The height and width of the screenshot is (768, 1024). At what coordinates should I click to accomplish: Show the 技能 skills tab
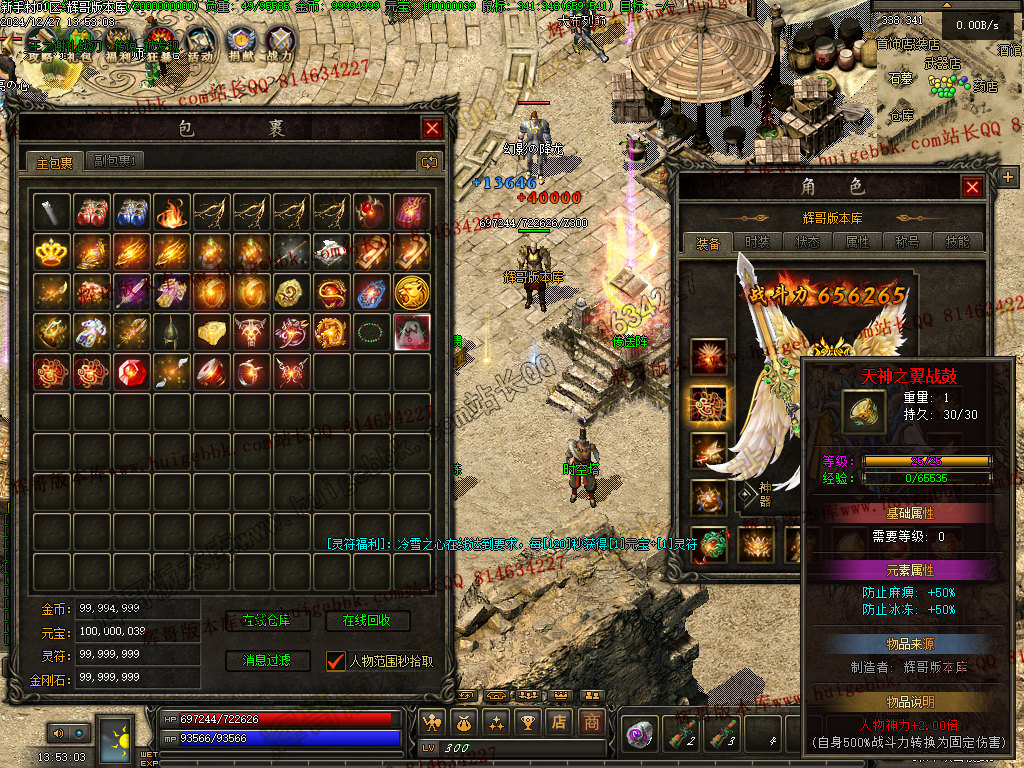coord(958,242)
